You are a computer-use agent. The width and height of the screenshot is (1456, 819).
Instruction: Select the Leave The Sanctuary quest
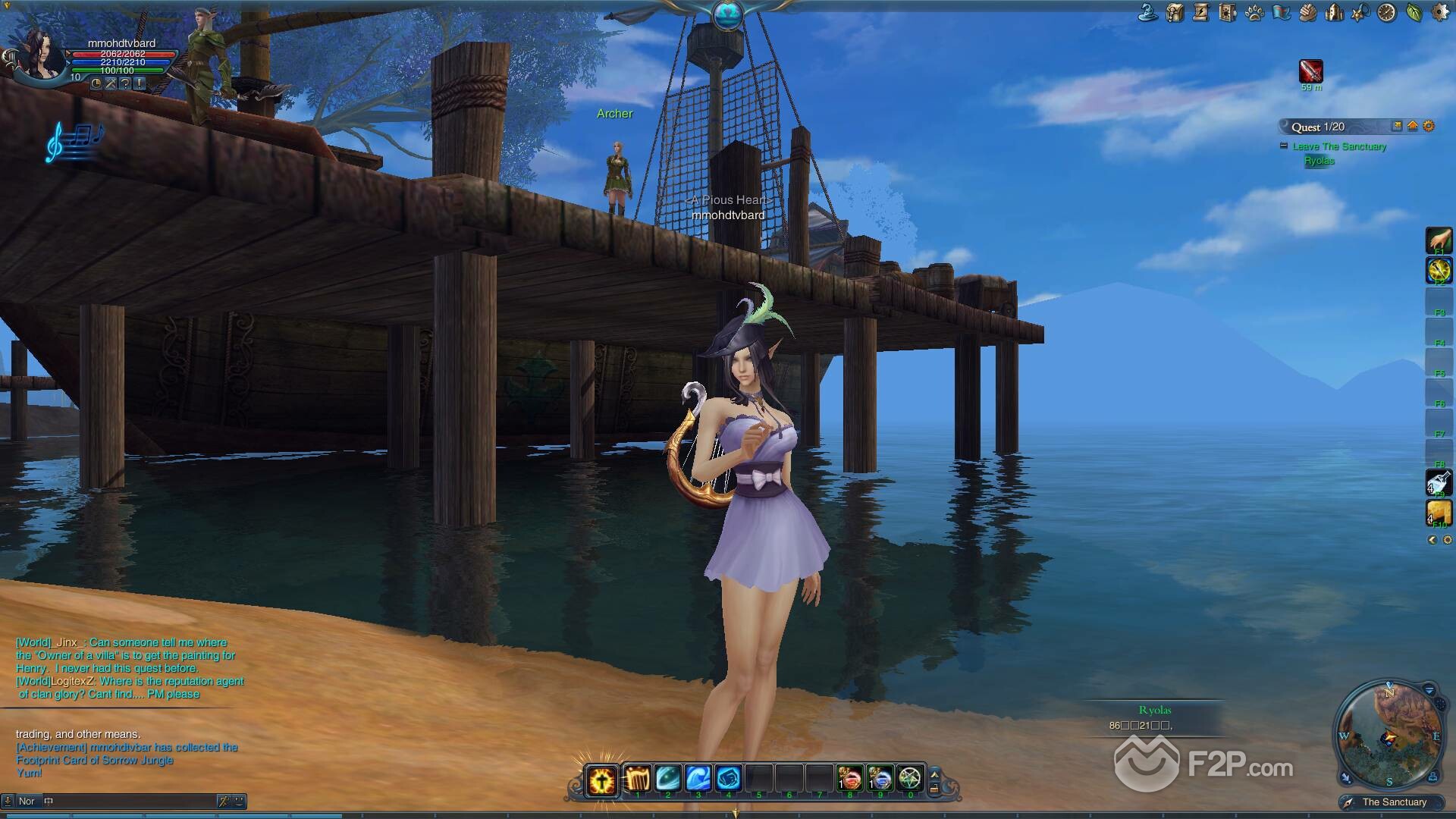[x=1339, y=146]
